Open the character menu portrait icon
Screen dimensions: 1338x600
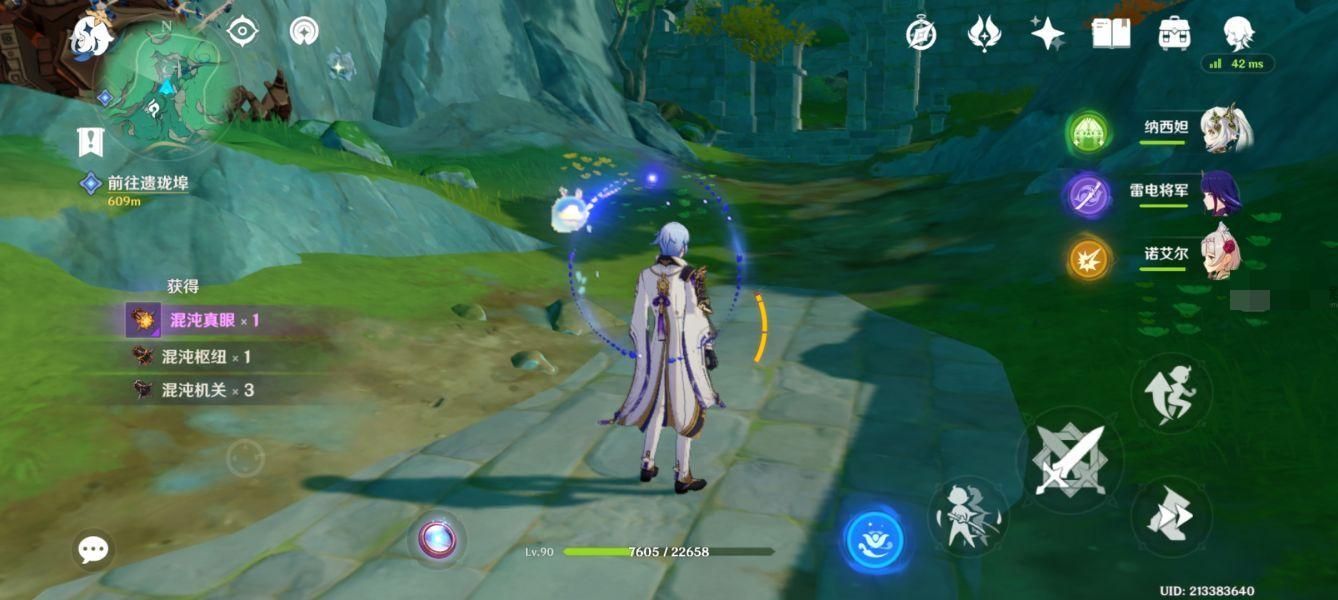pos(1238,32)
